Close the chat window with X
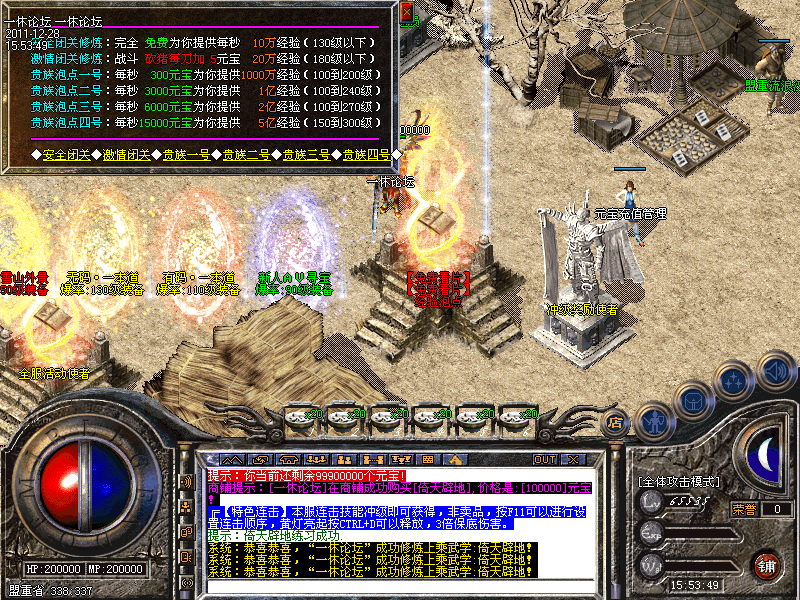Screen dimensions: 800x600 pos(573,459)
